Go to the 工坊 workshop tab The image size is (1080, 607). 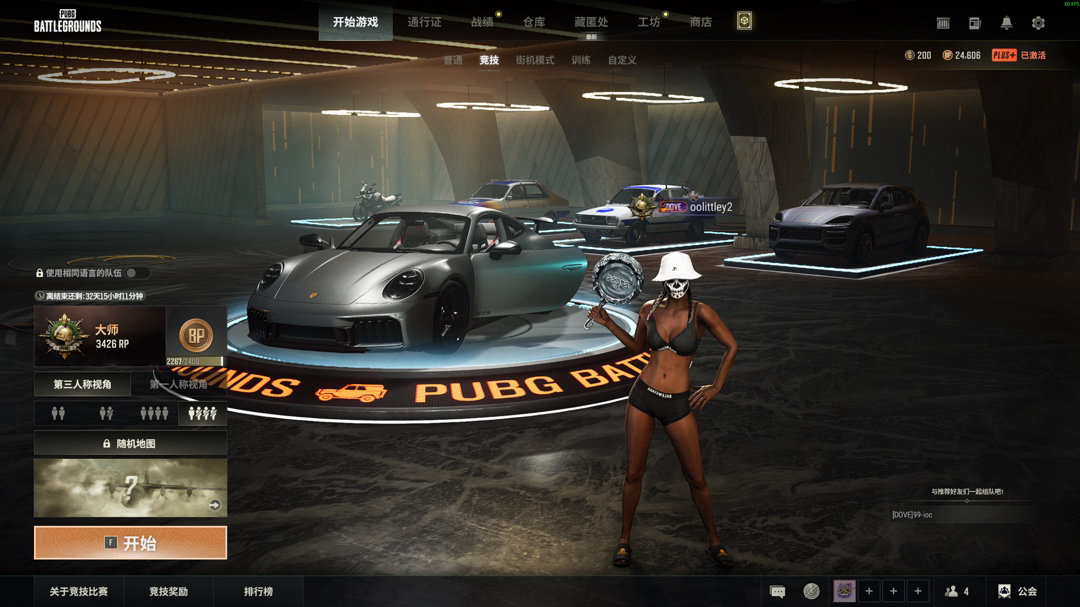coord(649,22)
